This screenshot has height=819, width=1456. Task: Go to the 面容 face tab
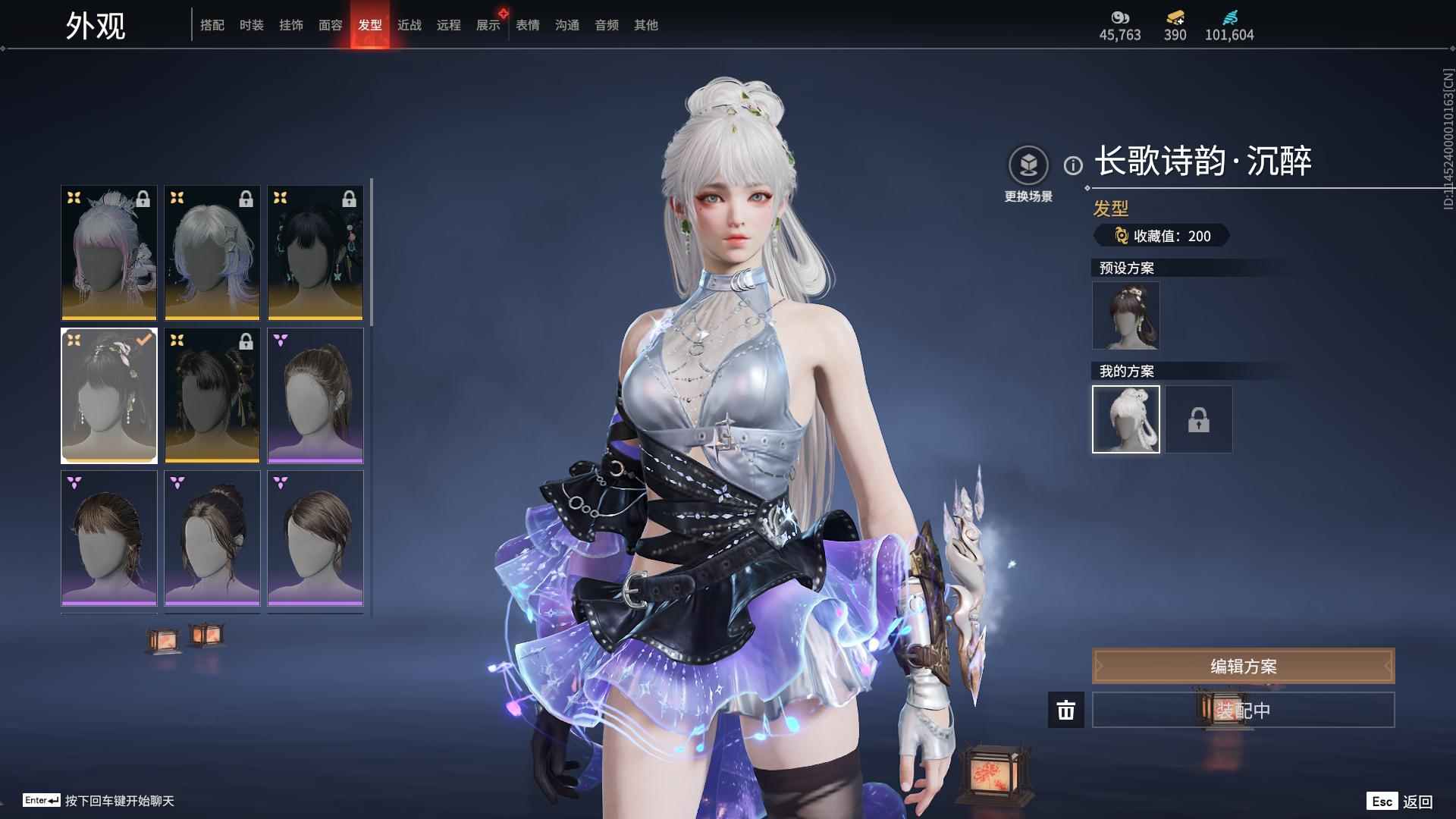point(331,25)
